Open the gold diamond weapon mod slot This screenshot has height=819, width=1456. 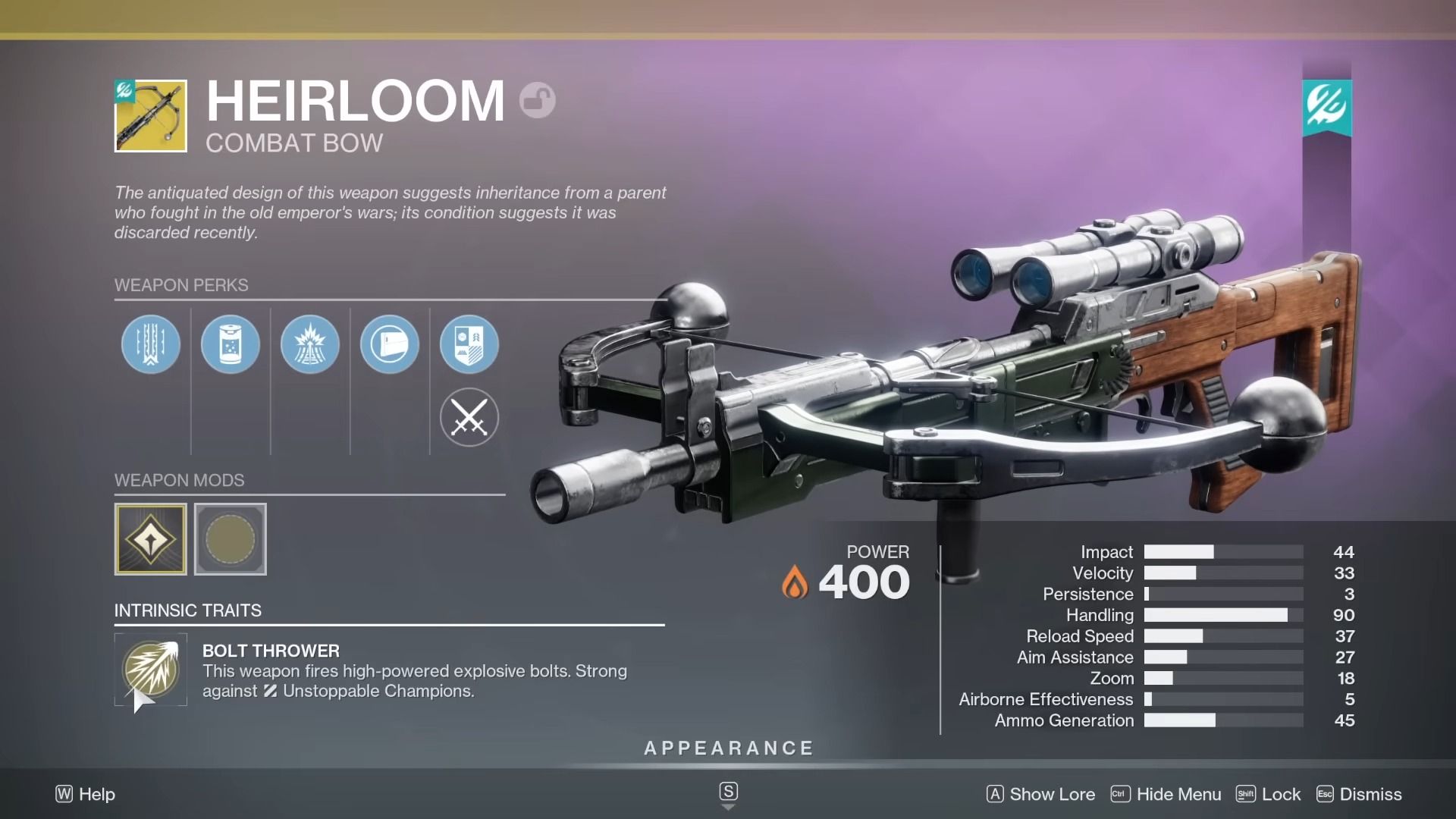click(151, 539)
